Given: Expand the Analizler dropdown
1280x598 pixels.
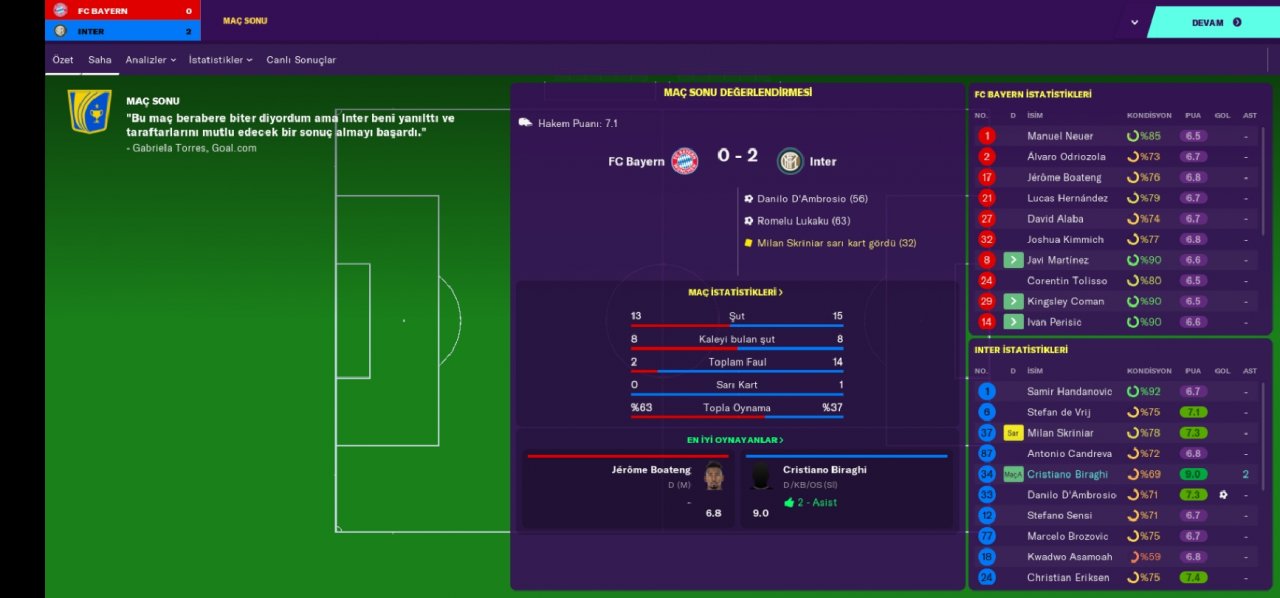Looking at the screenshot, I should pos(151,60).
